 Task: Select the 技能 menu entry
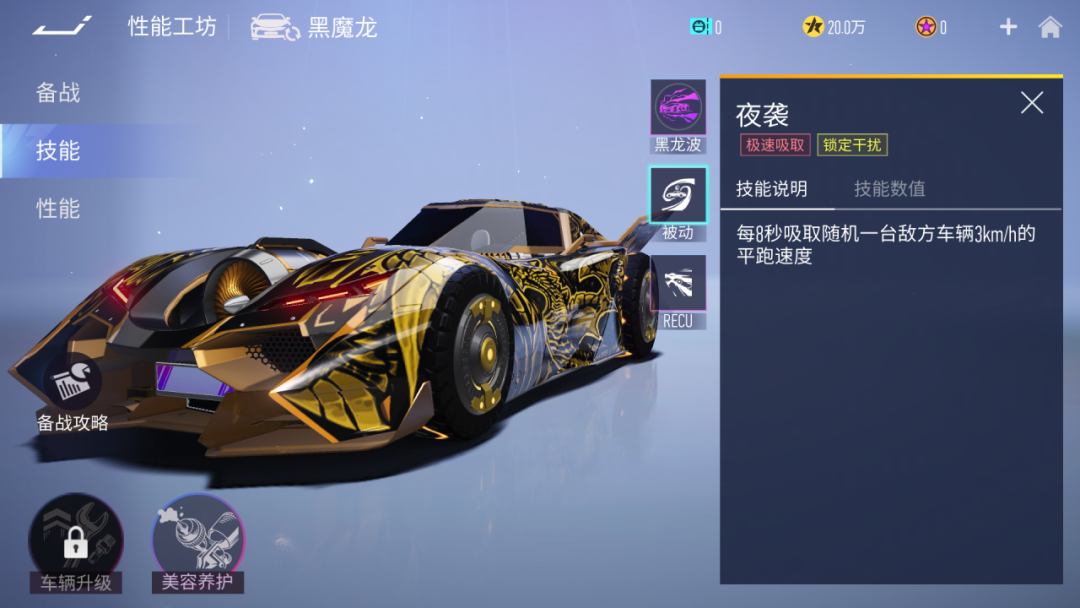[x=58, y=151]
